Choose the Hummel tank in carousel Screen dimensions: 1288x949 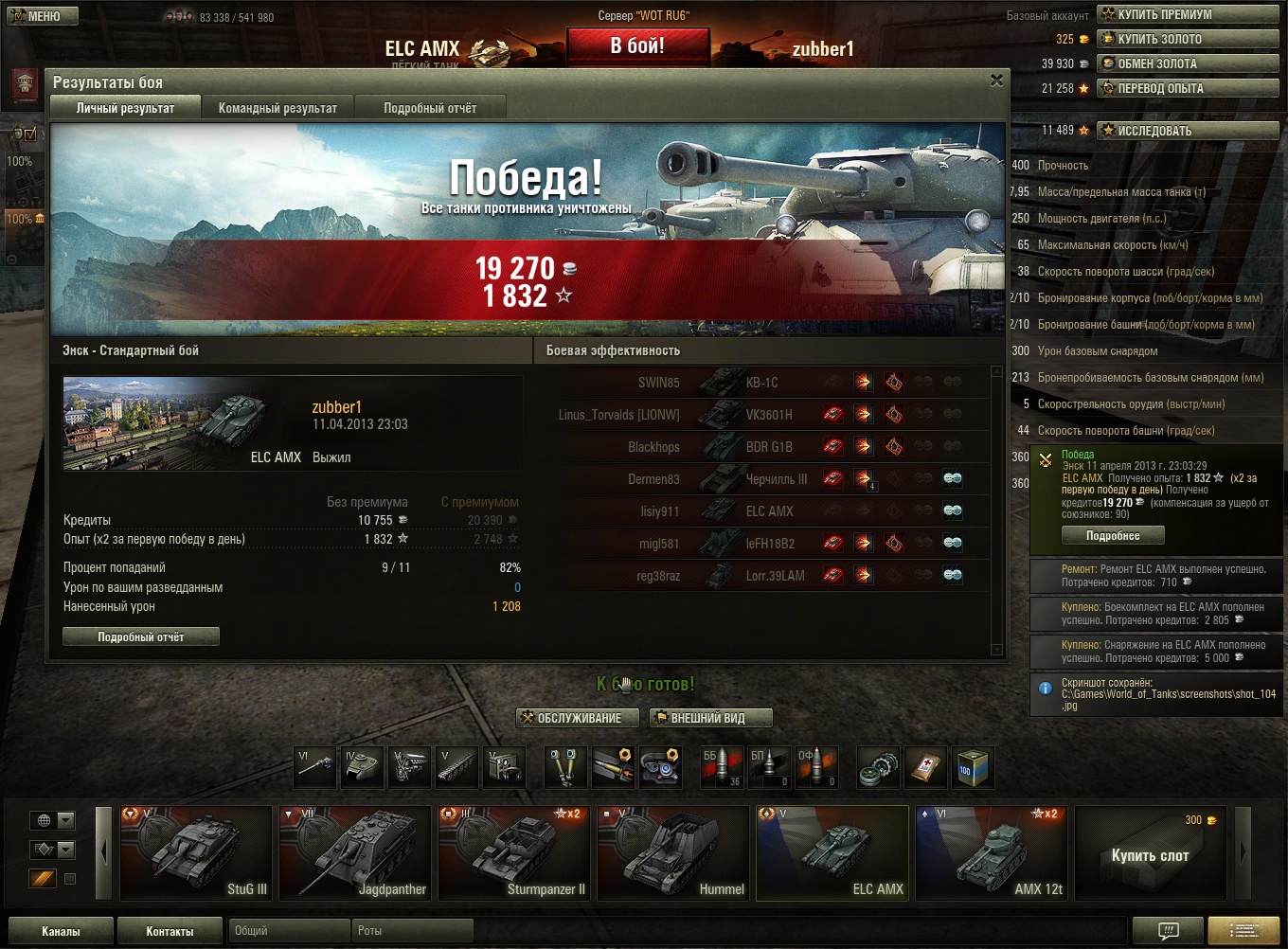pyautogui.click(x=673, y=851)
